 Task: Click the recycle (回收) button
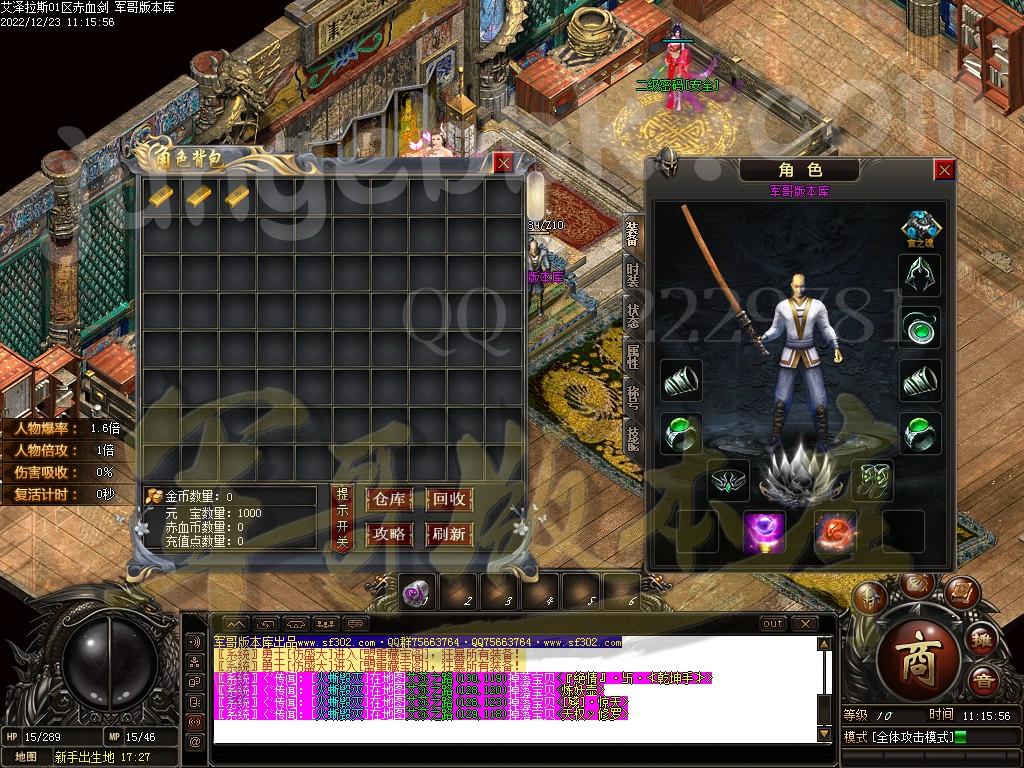coord(448,499)
